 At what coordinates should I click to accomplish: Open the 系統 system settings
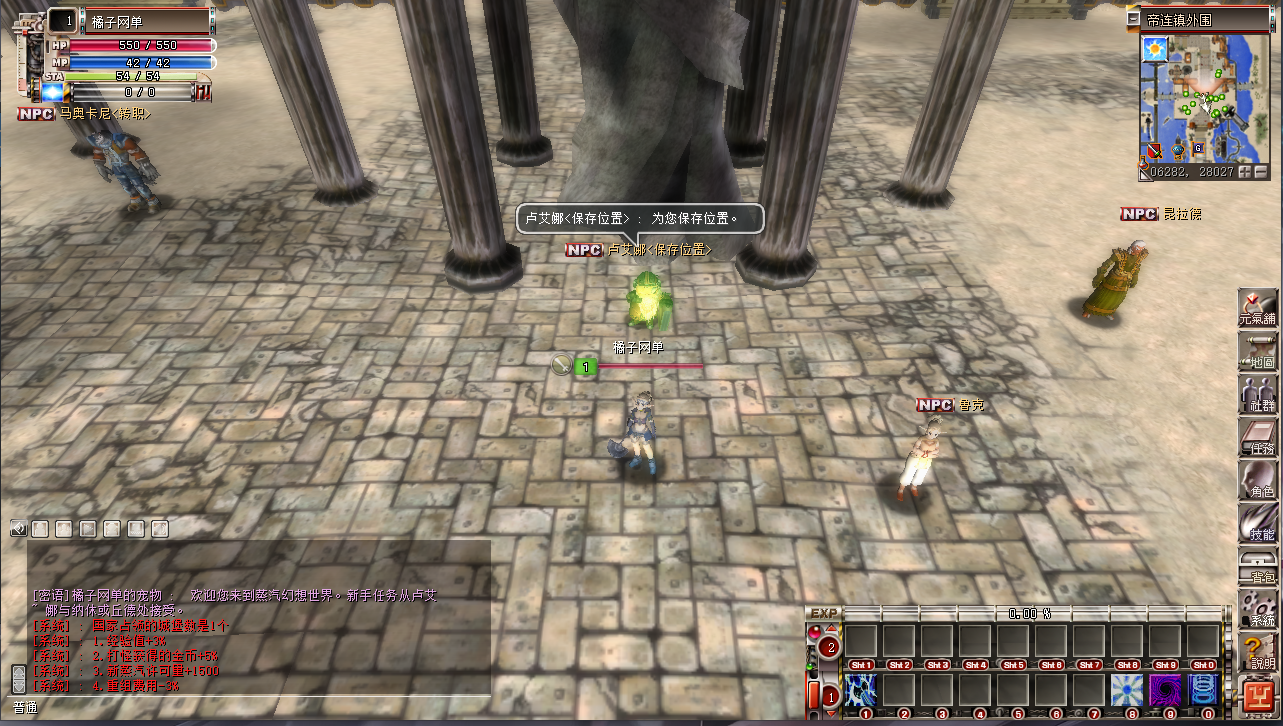pos(1257,607)
